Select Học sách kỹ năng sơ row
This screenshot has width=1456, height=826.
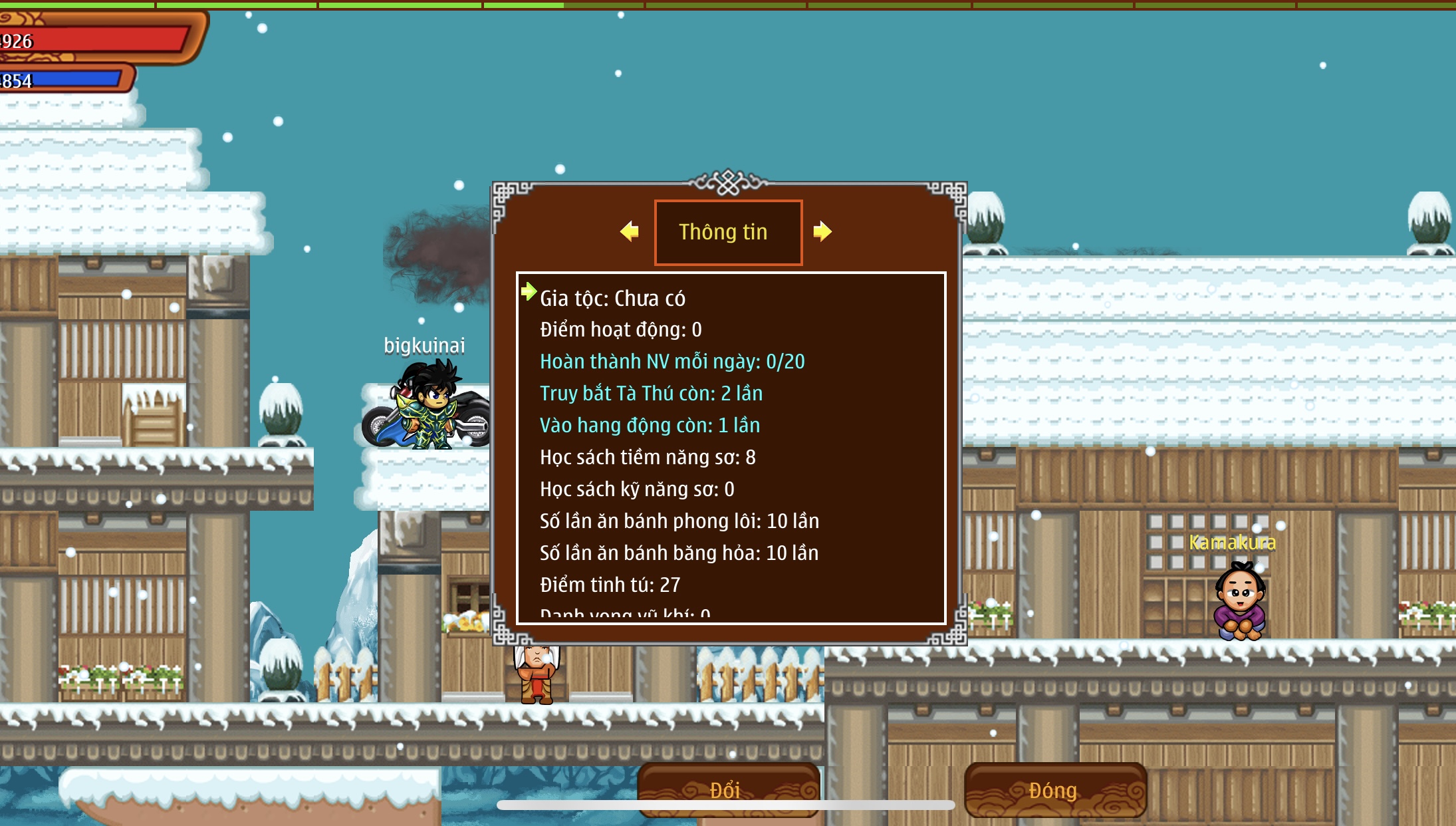(637, 489)
